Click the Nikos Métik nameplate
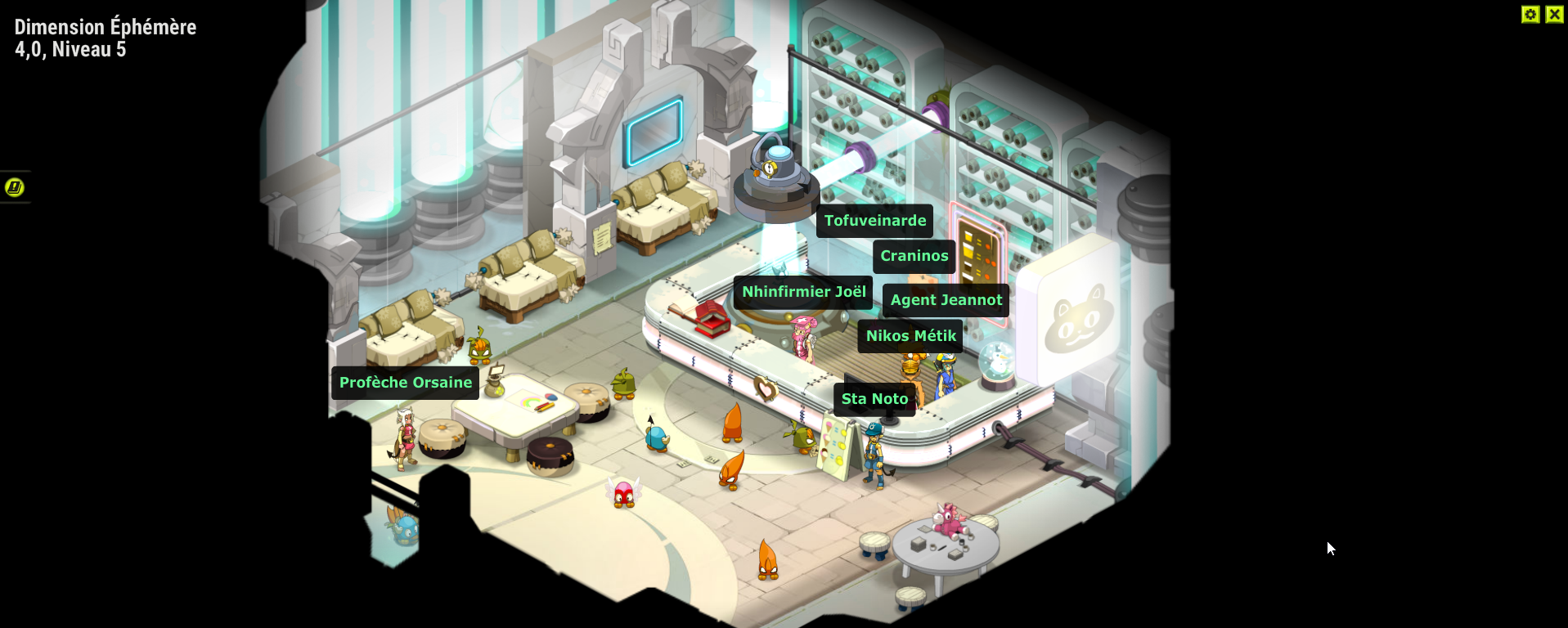This screenshot has width=1568, height=628. click(x=910, y=335)
